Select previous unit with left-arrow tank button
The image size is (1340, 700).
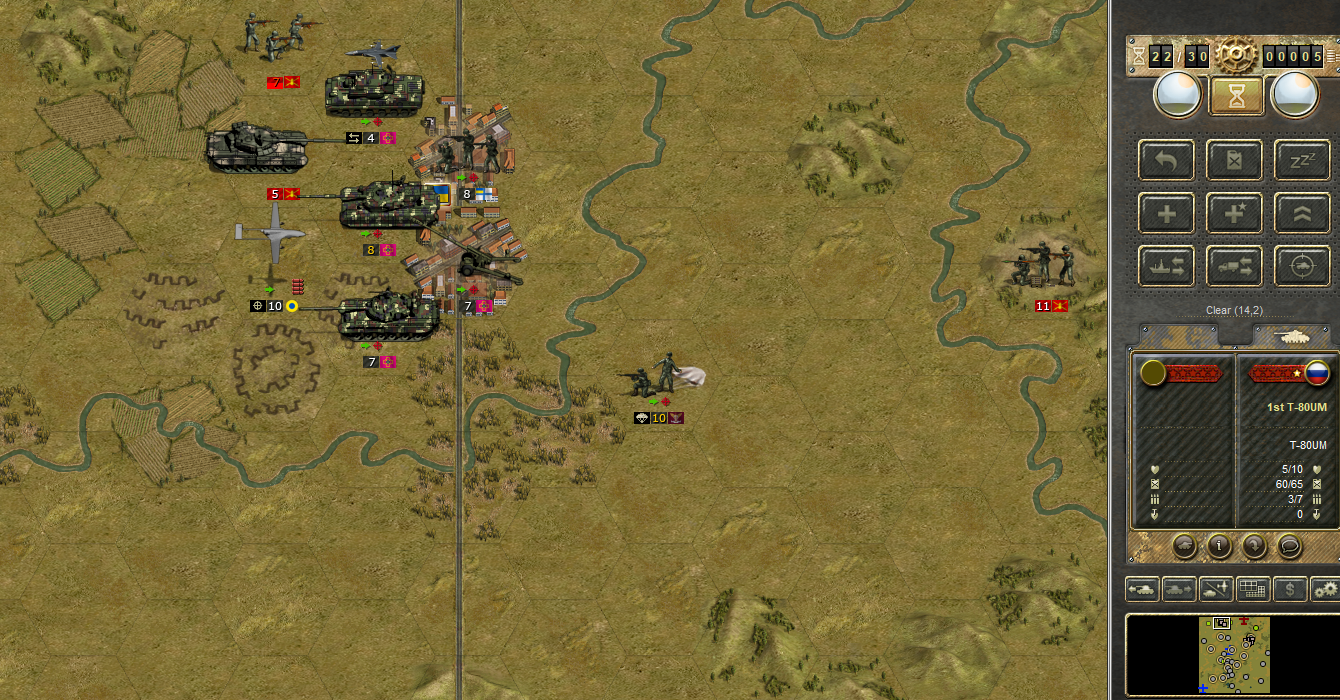point(1142,589)
